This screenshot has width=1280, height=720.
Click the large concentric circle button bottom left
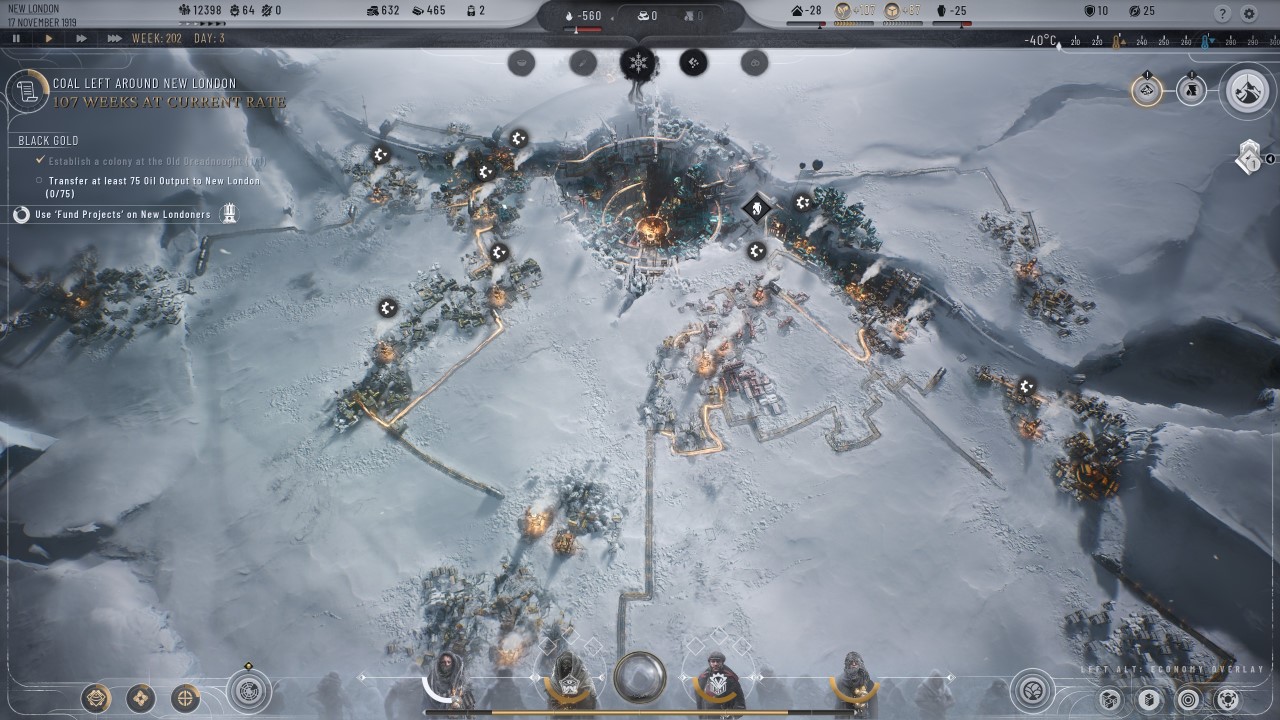point(248,690)
